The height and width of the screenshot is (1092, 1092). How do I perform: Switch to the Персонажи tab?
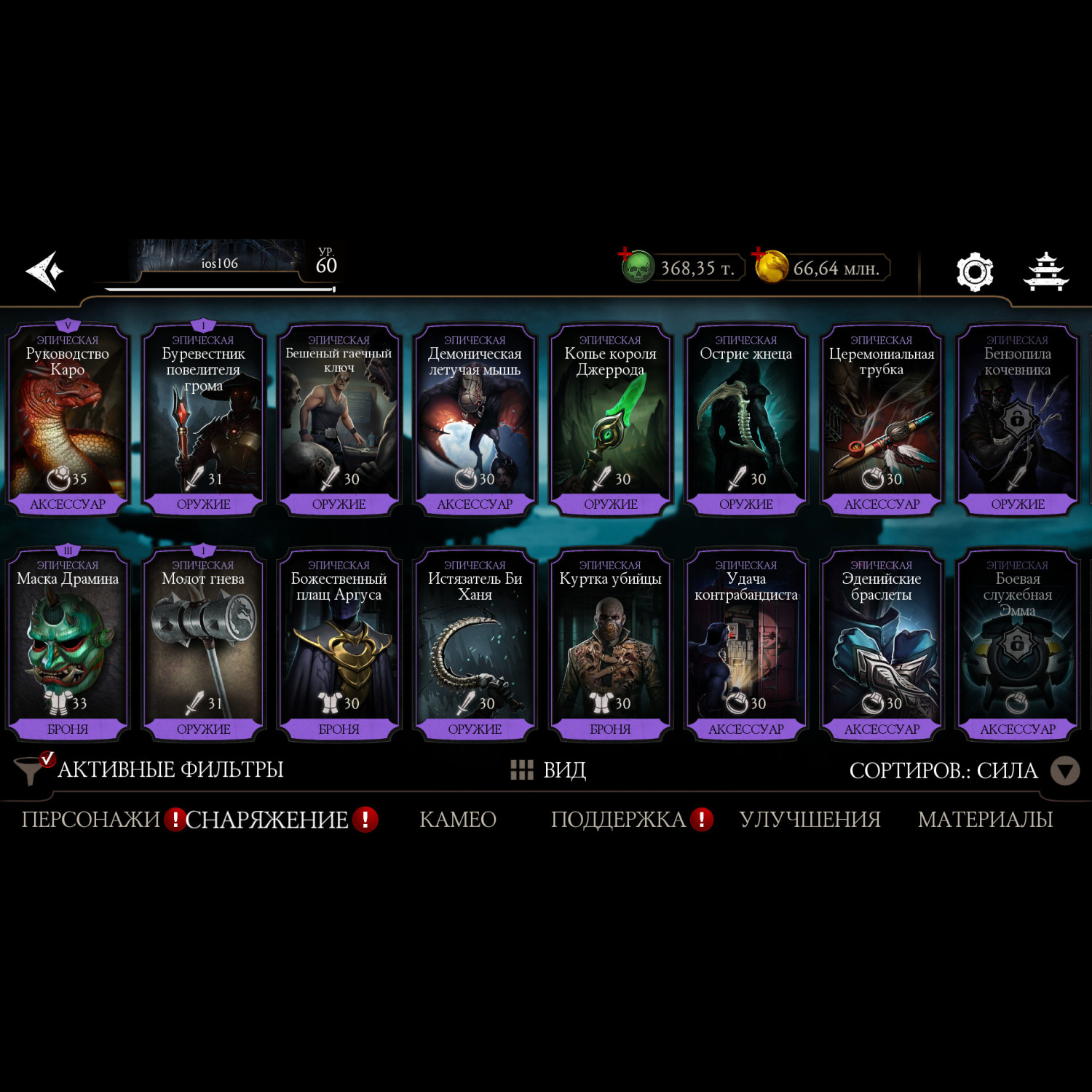click(90, 820)
